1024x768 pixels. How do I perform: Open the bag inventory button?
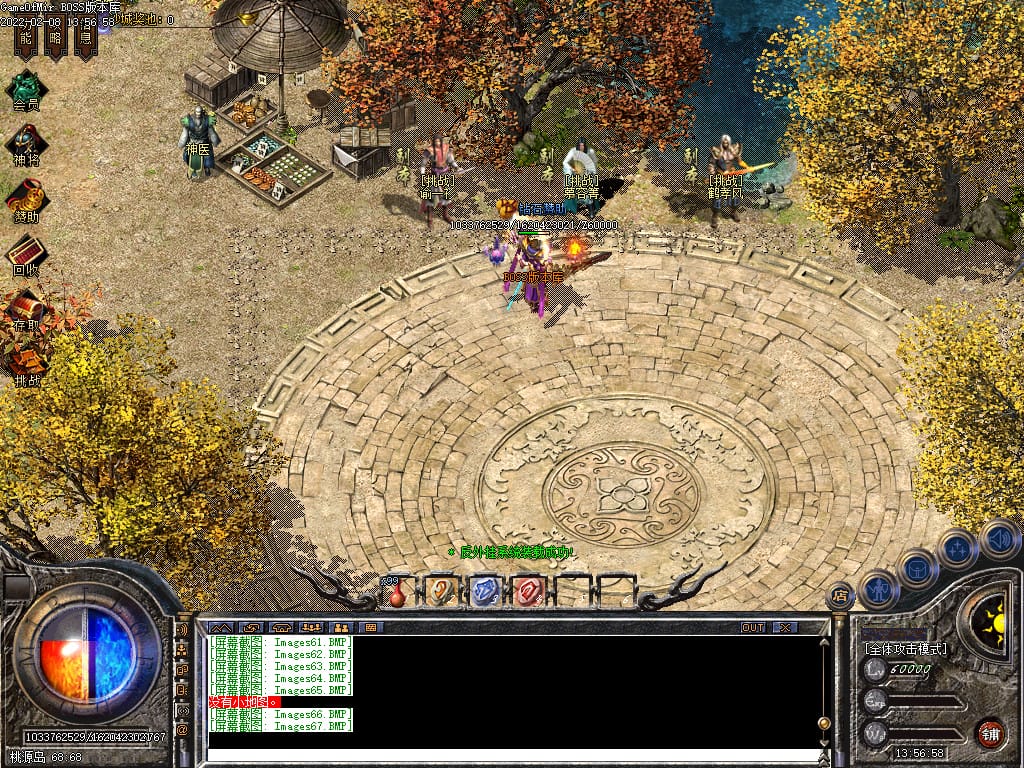pos(917,568)
